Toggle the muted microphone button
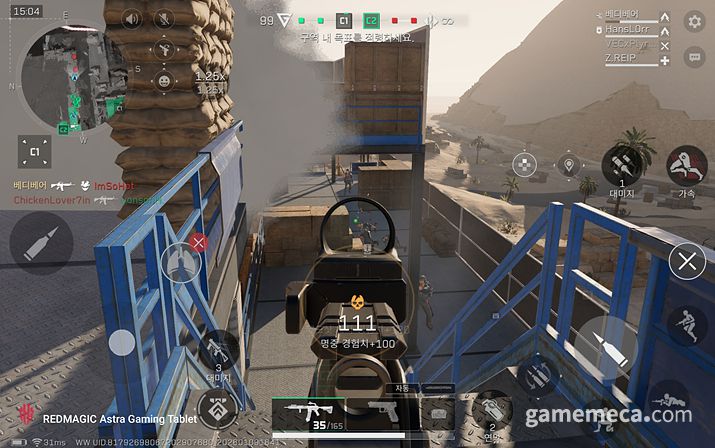The height and width of the screenshot is (448, 715). coord(164,19)
